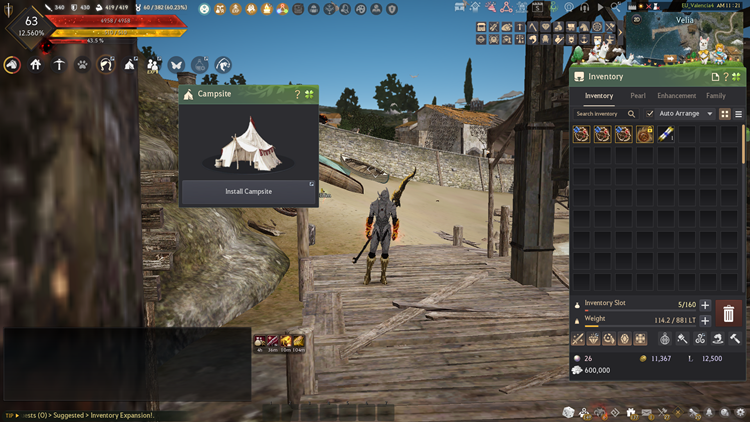
Task: Click the Campsite window help question mark
Action: tap(297, 95)
